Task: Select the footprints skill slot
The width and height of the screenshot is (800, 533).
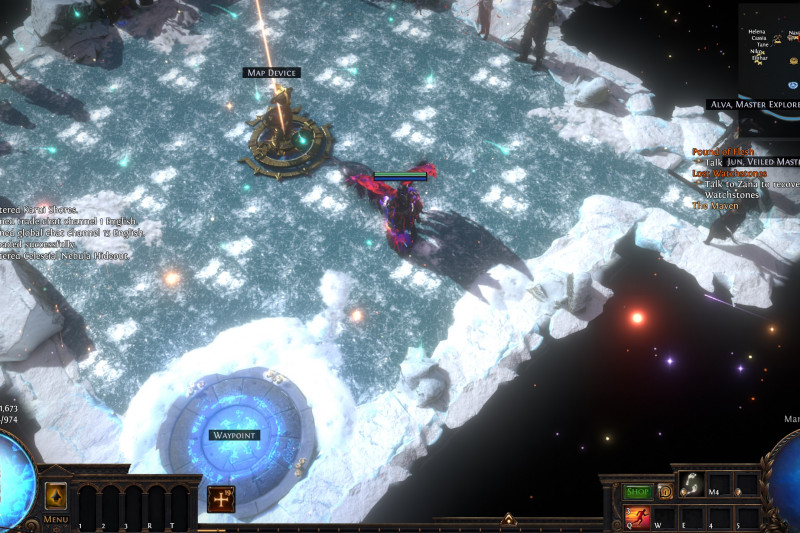Action: pyautogui.click(x=692, y=485)
